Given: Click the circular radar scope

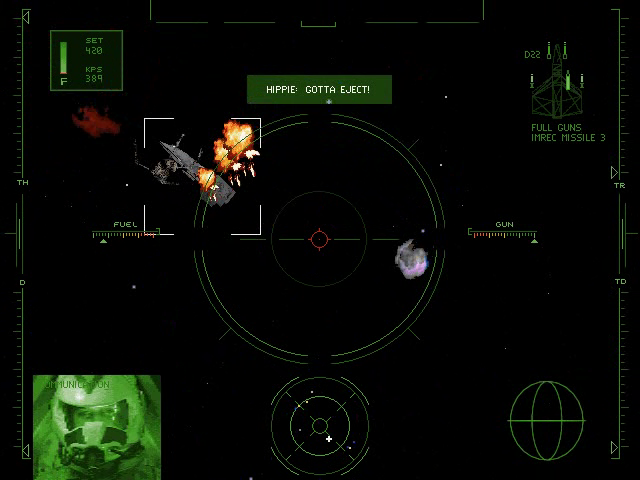Looking at the screenshot, I should pos(319,426).
